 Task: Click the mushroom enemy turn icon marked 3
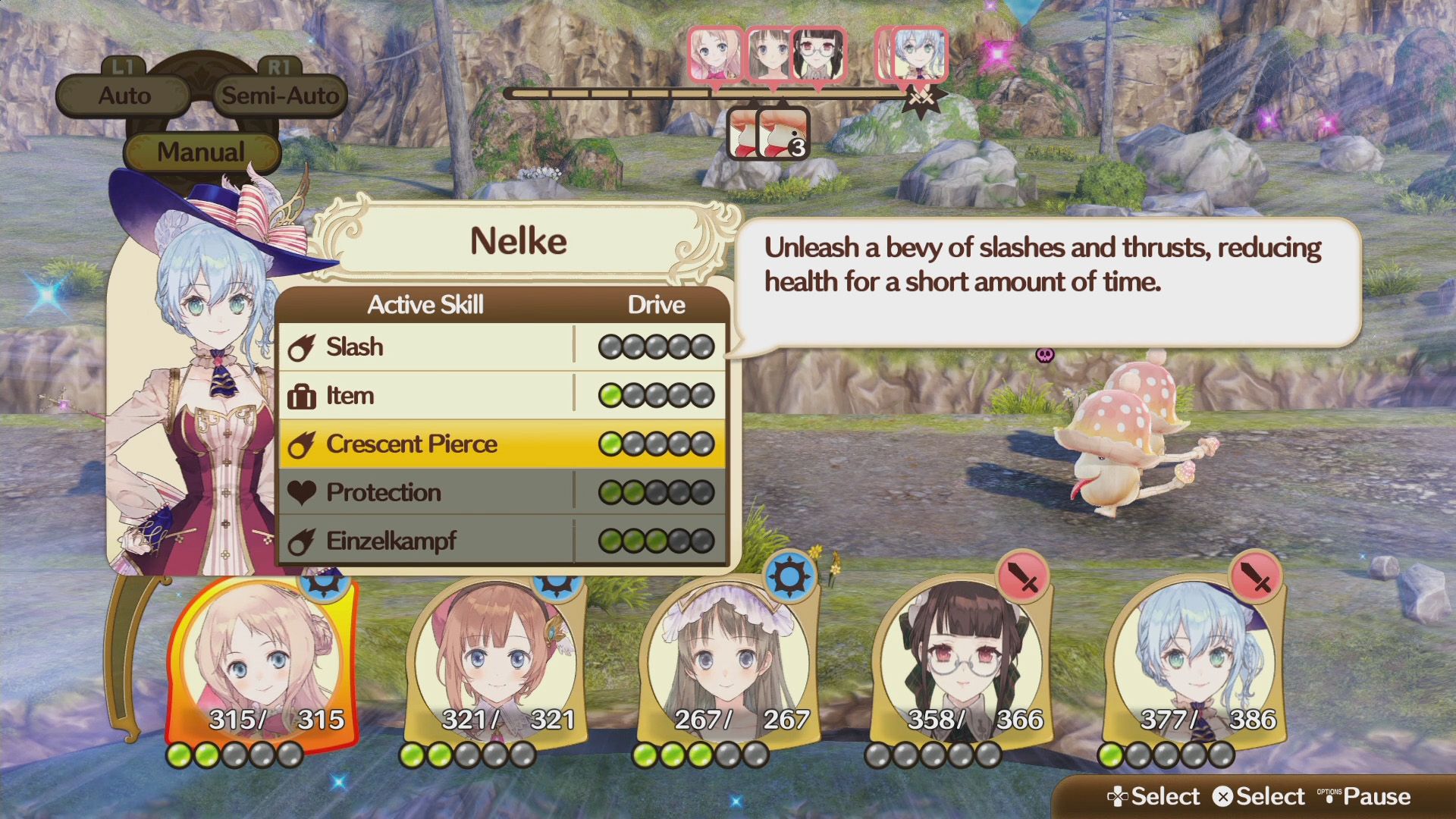[x=784, y=133]
